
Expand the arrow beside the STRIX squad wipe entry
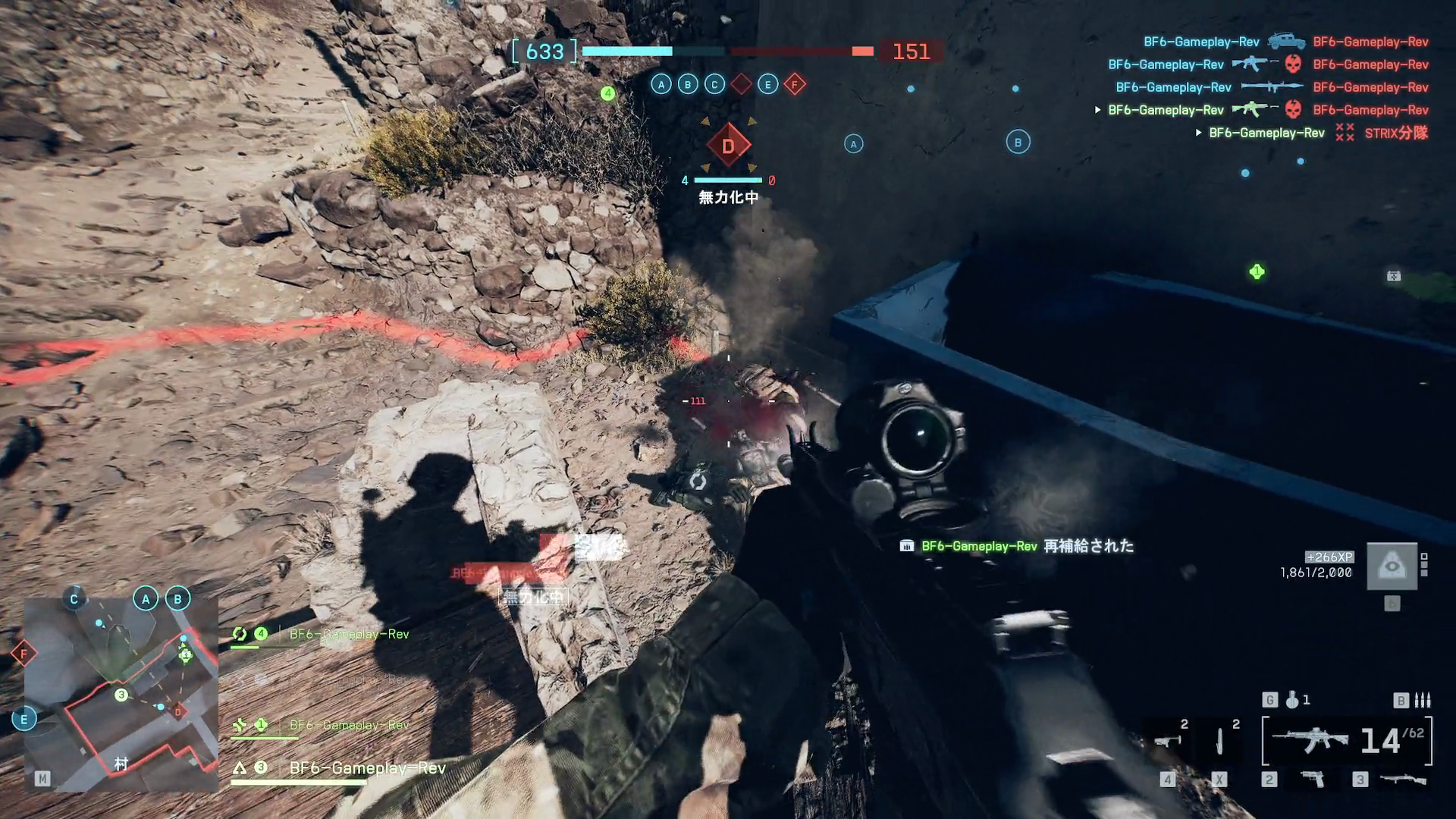pyautogui.click(x=1198, y=132)
